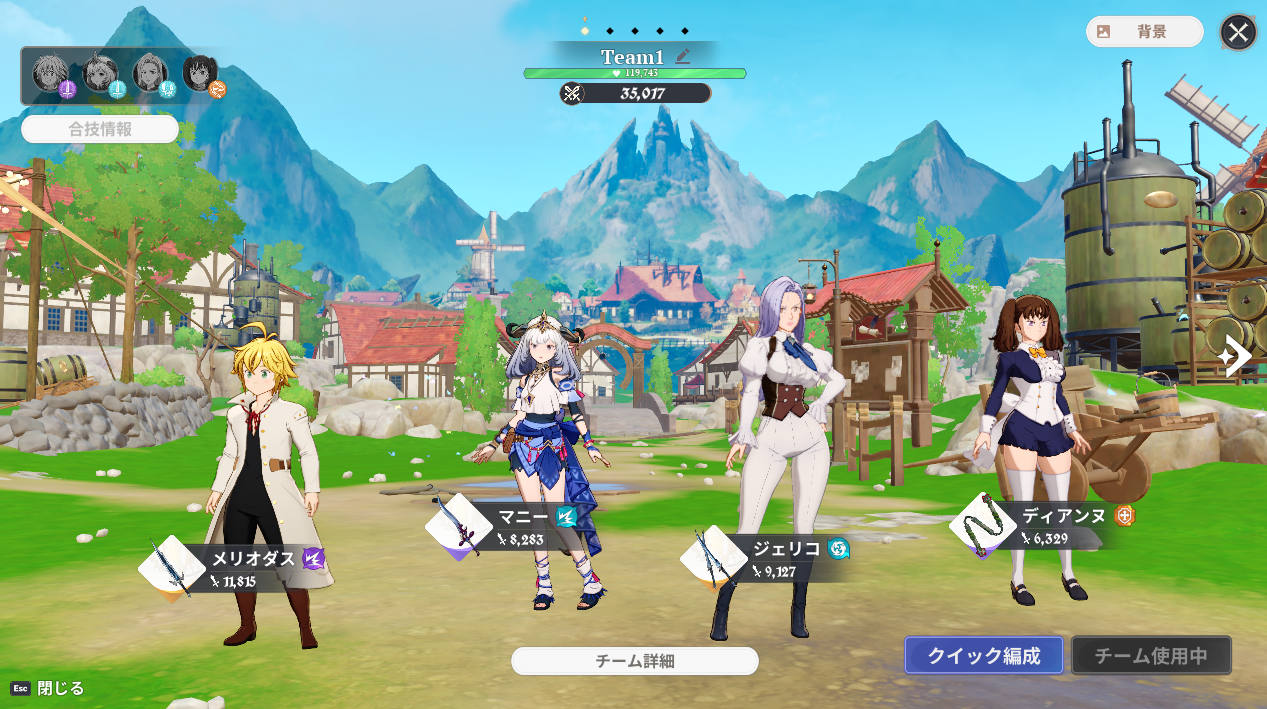The width and height of the screenshot is (1267, 709).
Task: Select メリオダス character name plate
Action: point(255,567)
